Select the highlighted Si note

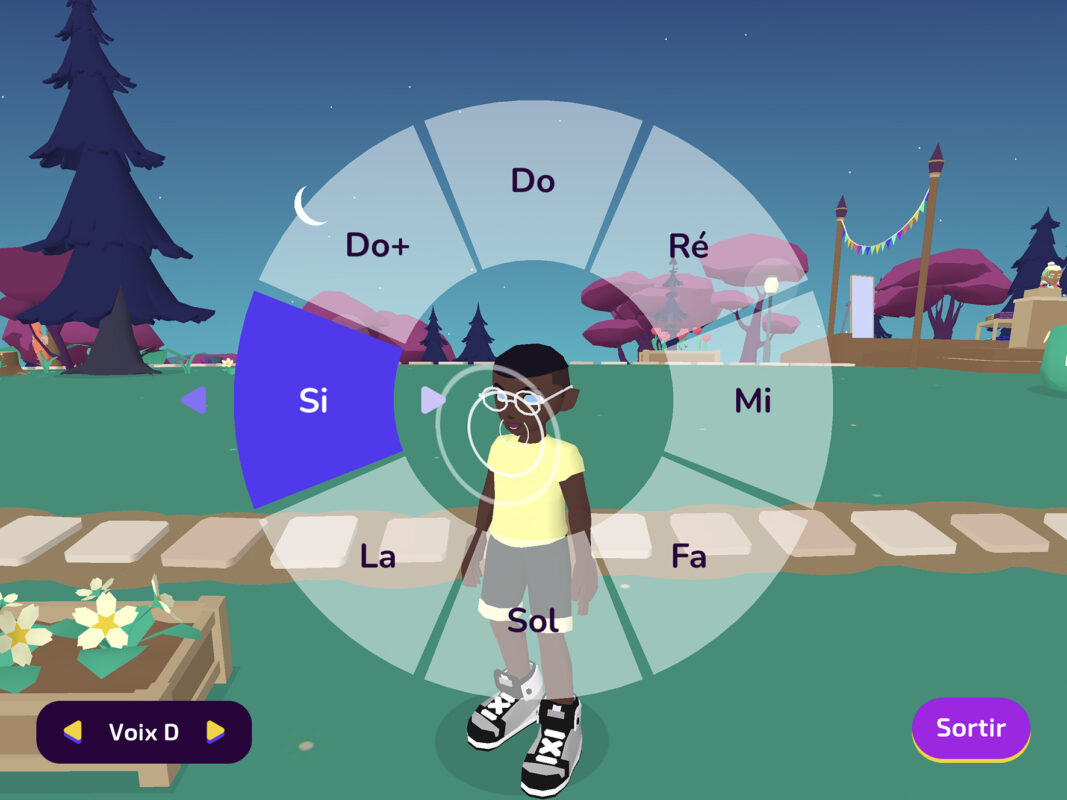coord(314,401)
